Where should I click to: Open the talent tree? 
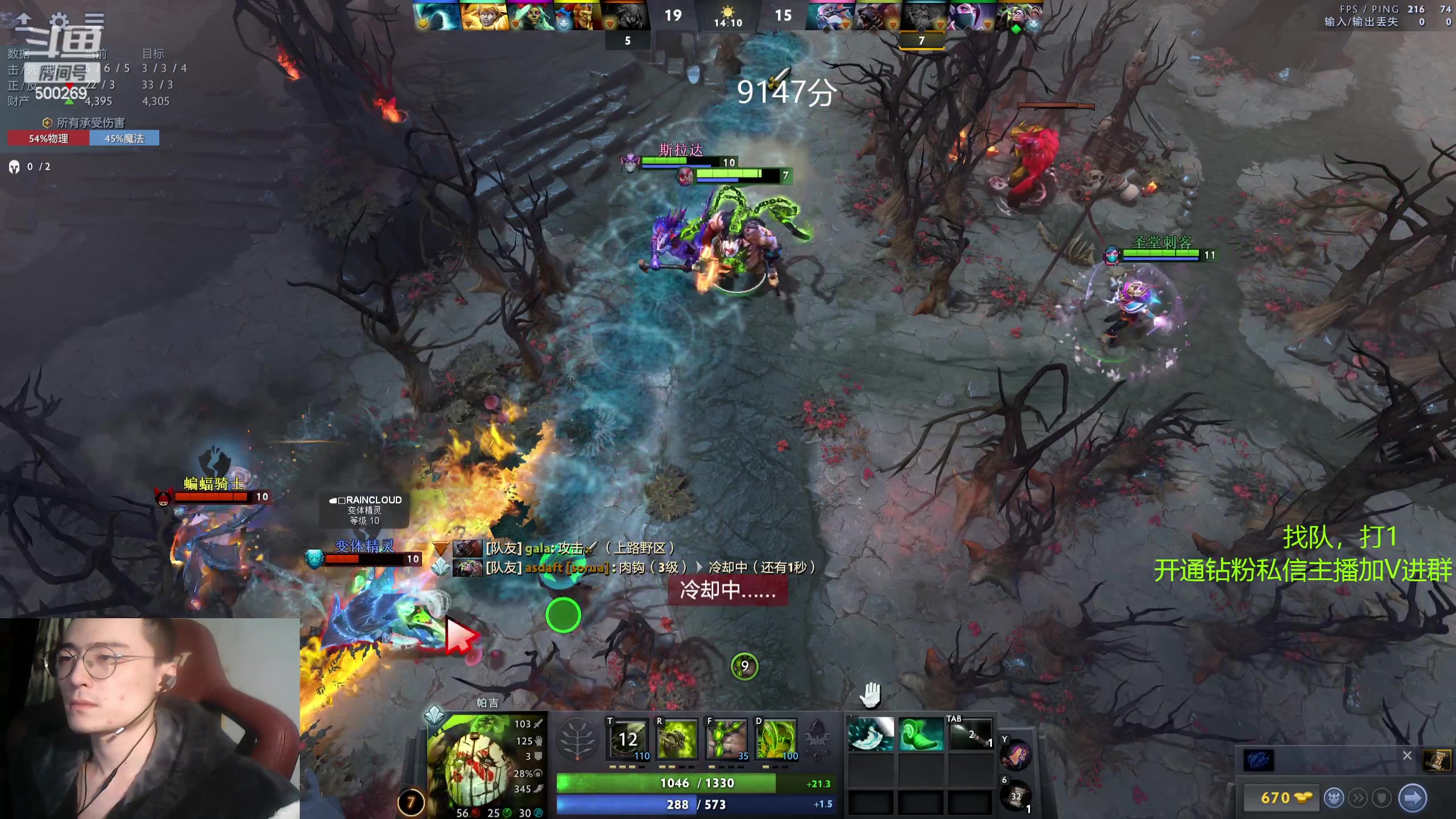click(x=578, y=739)
